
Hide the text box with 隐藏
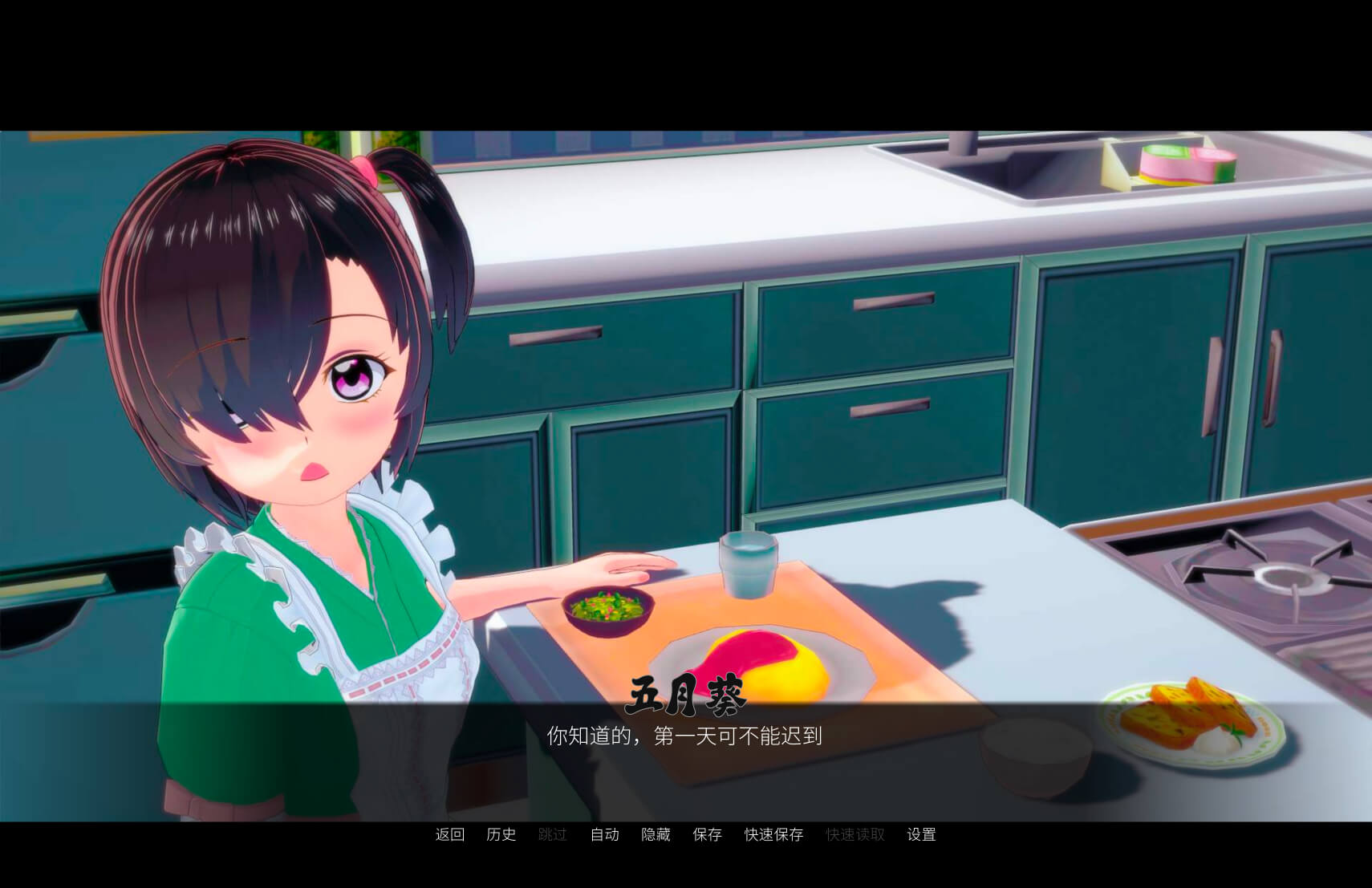pos(656,834)
